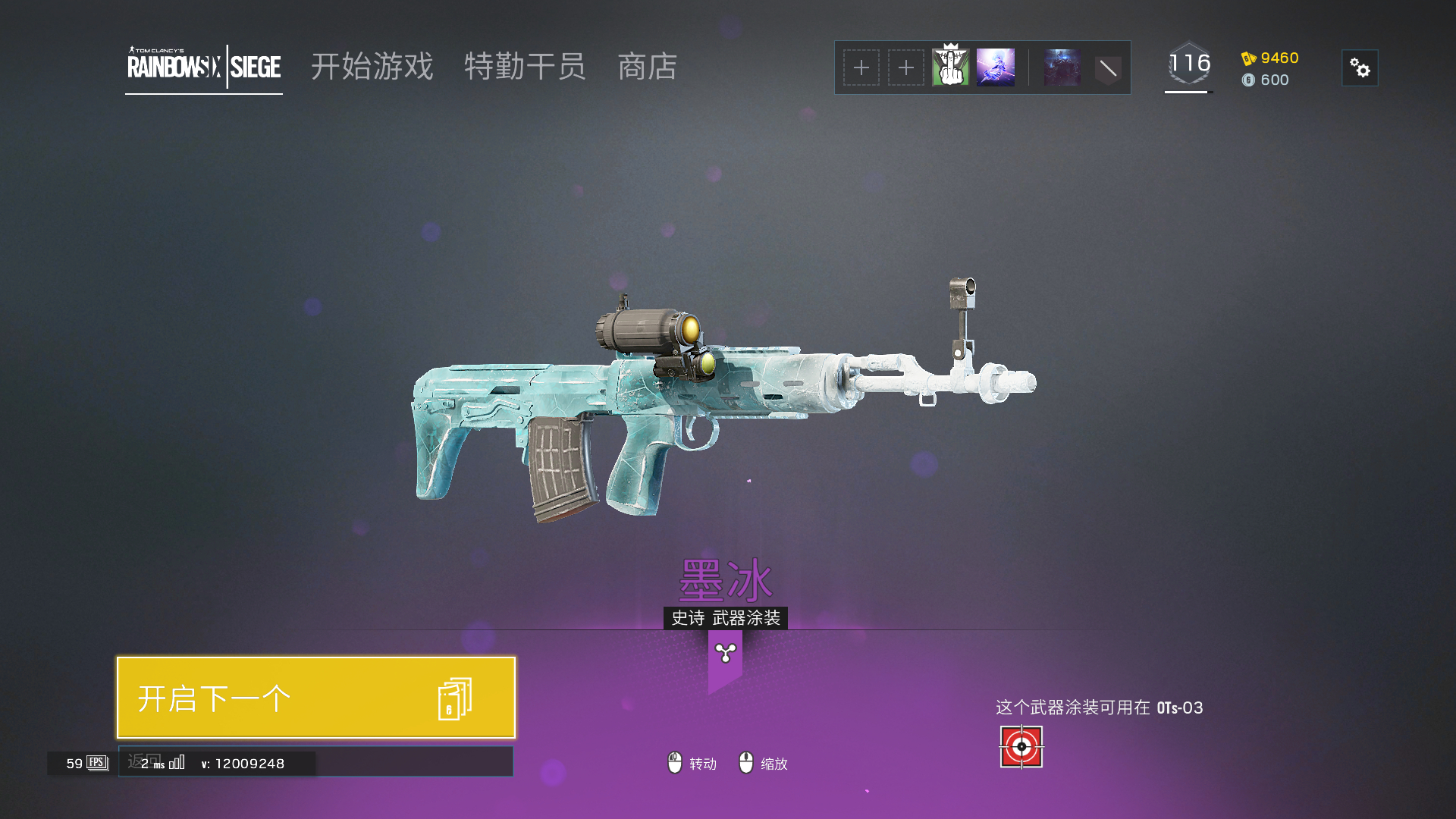
Task: Switch to the 开始游戏 tab
Action: click(x=372, y=67)
